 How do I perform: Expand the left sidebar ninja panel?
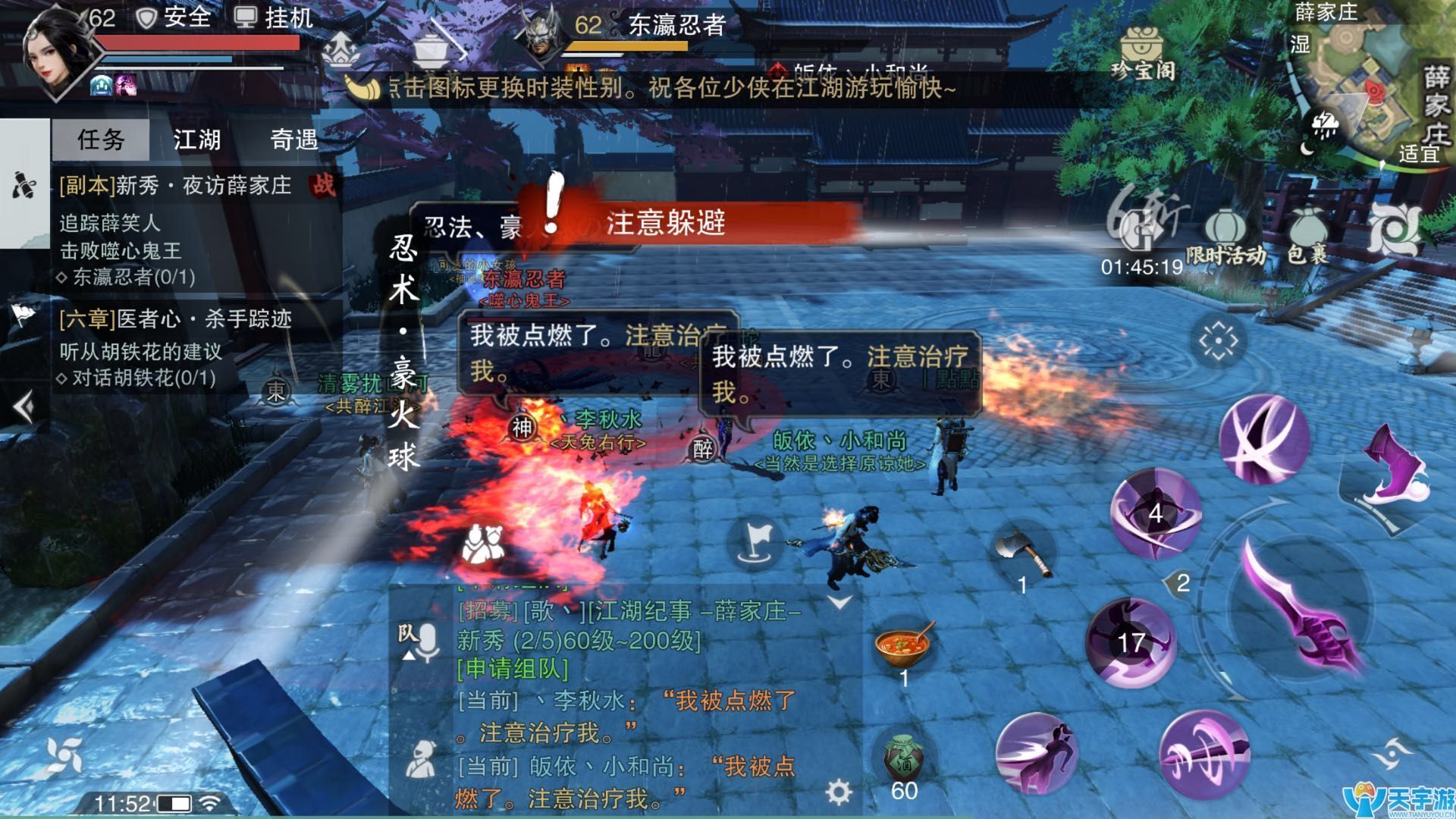23,184
